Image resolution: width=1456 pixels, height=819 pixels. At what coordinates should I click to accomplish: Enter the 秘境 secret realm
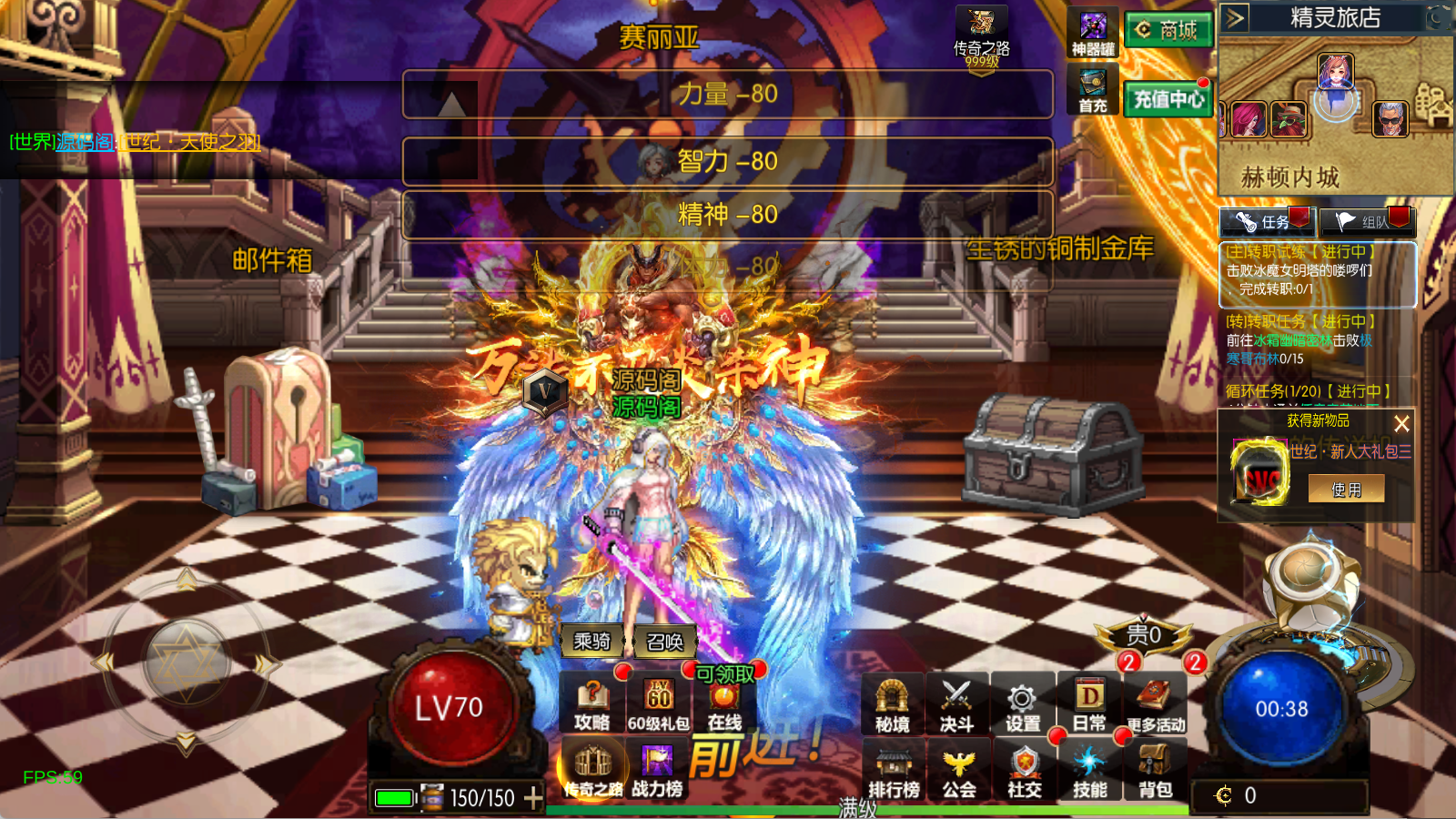pos(892,706)
